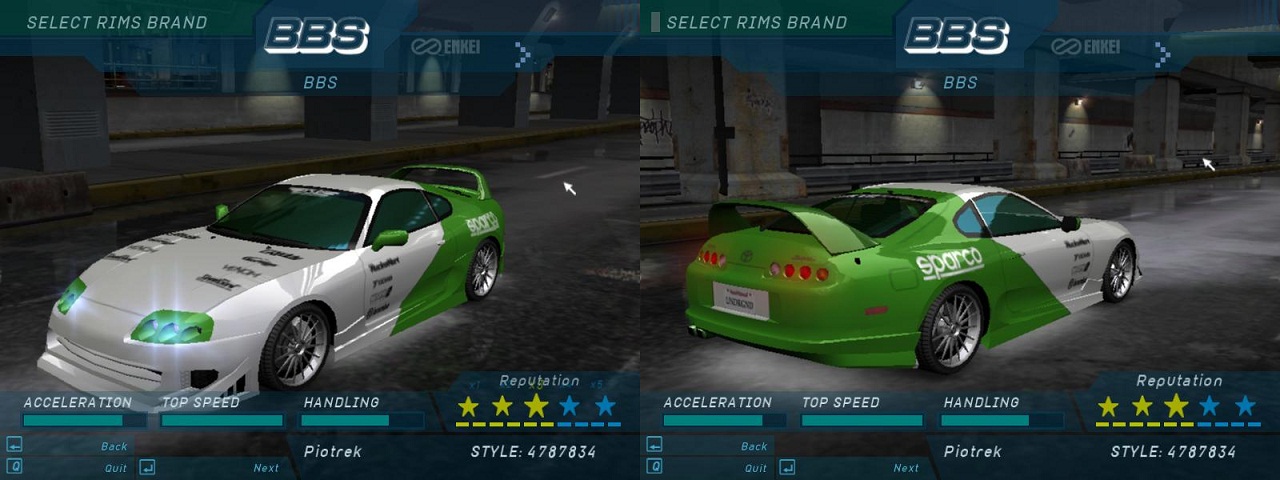The width and height of the screenshot is (1280, 480).
Task: Go Back from the front-view car screen
Action: (x=114, y=446)
